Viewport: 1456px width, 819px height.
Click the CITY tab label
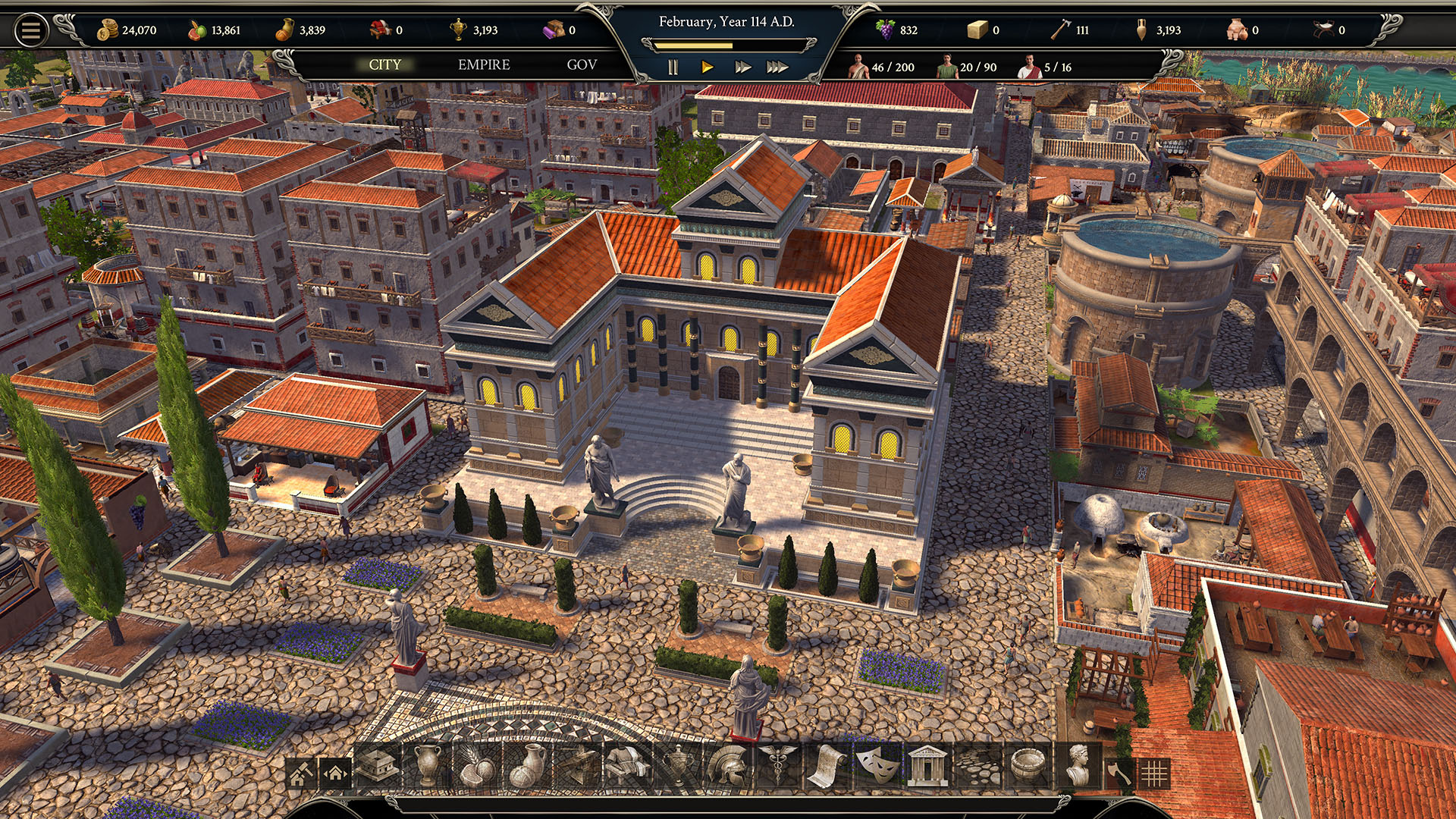pos(385,65)
